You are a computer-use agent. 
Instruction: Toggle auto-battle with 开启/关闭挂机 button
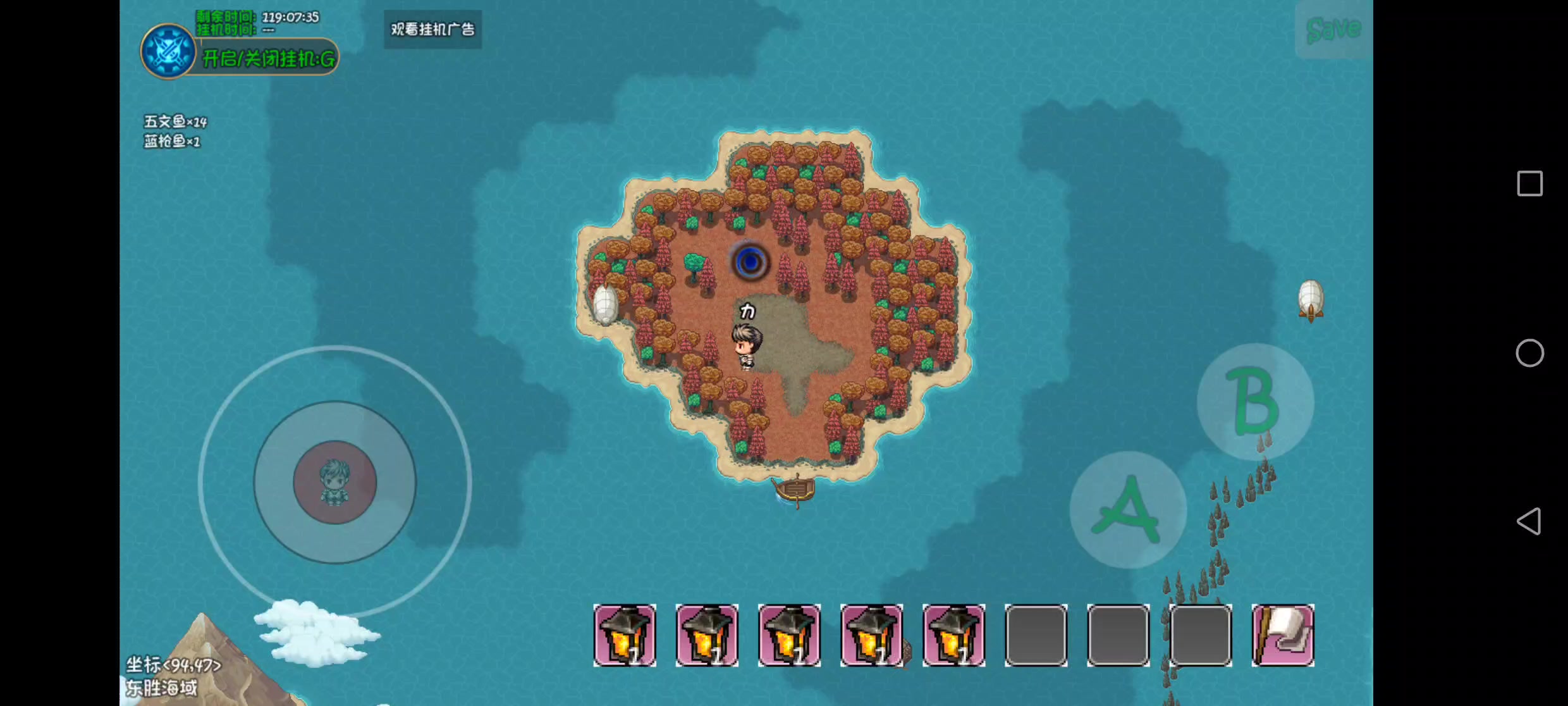point(268,59)
